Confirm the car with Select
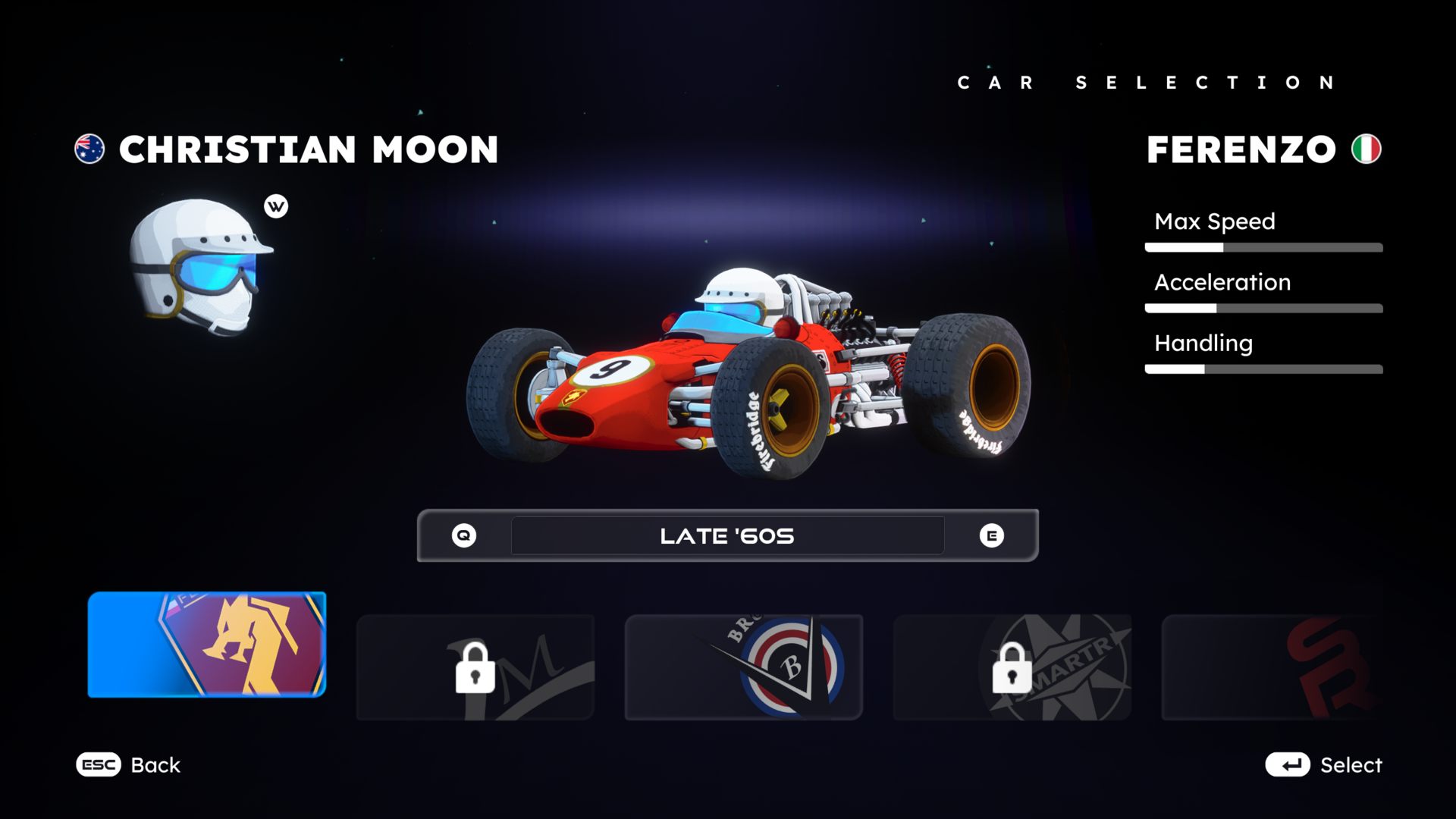The height and width of the screenshot is (819, 1456). point(1323,764)
